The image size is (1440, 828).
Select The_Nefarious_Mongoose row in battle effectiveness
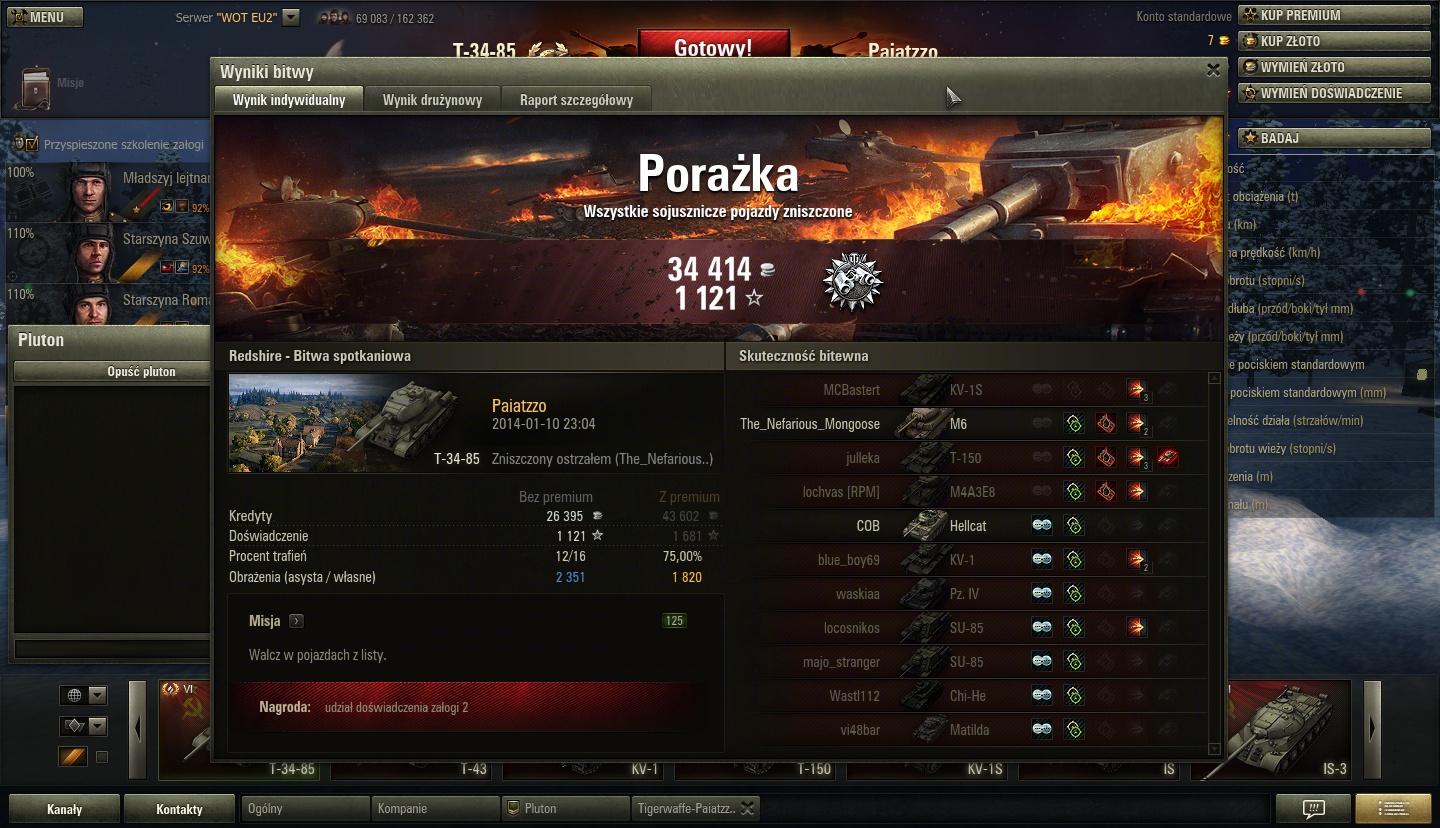pyautogui.click(x=810, y=424)
